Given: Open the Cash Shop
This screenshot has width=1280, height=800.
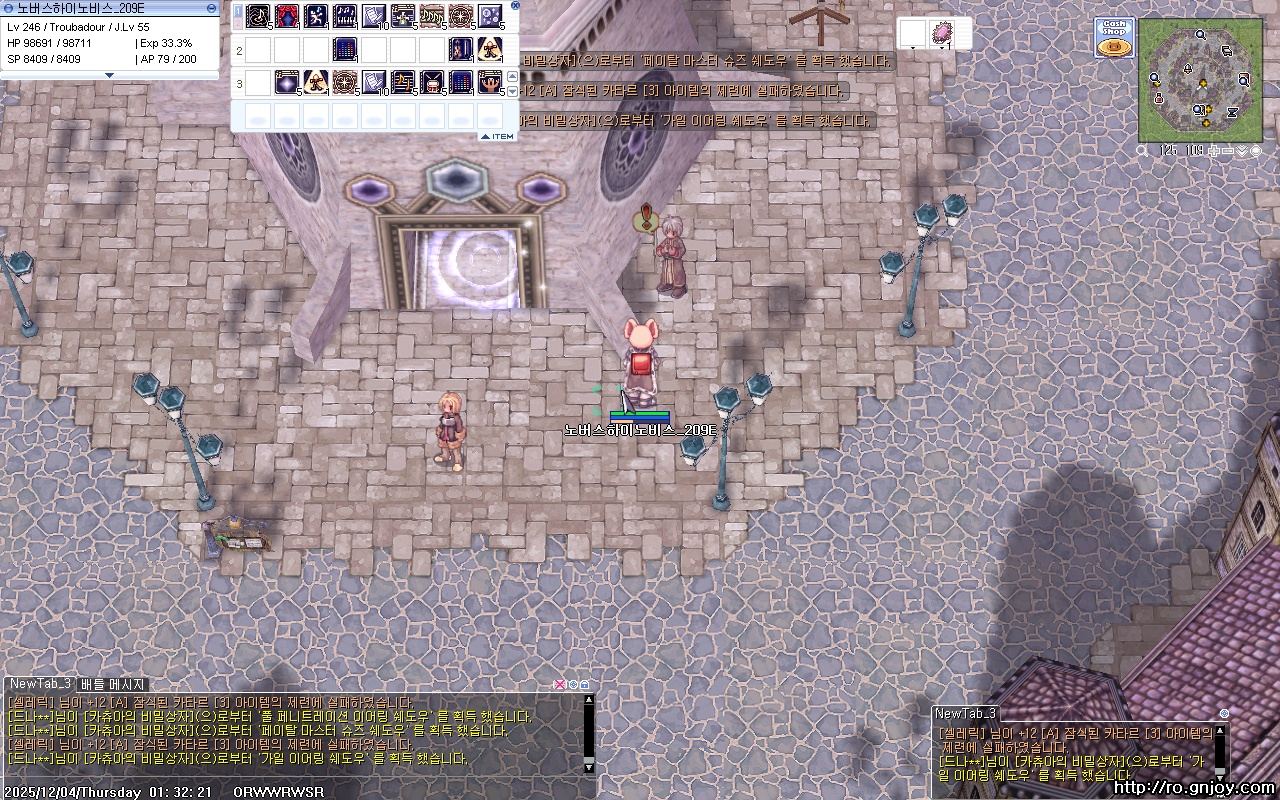Looking at the screenshot, I should point(1114,37).
